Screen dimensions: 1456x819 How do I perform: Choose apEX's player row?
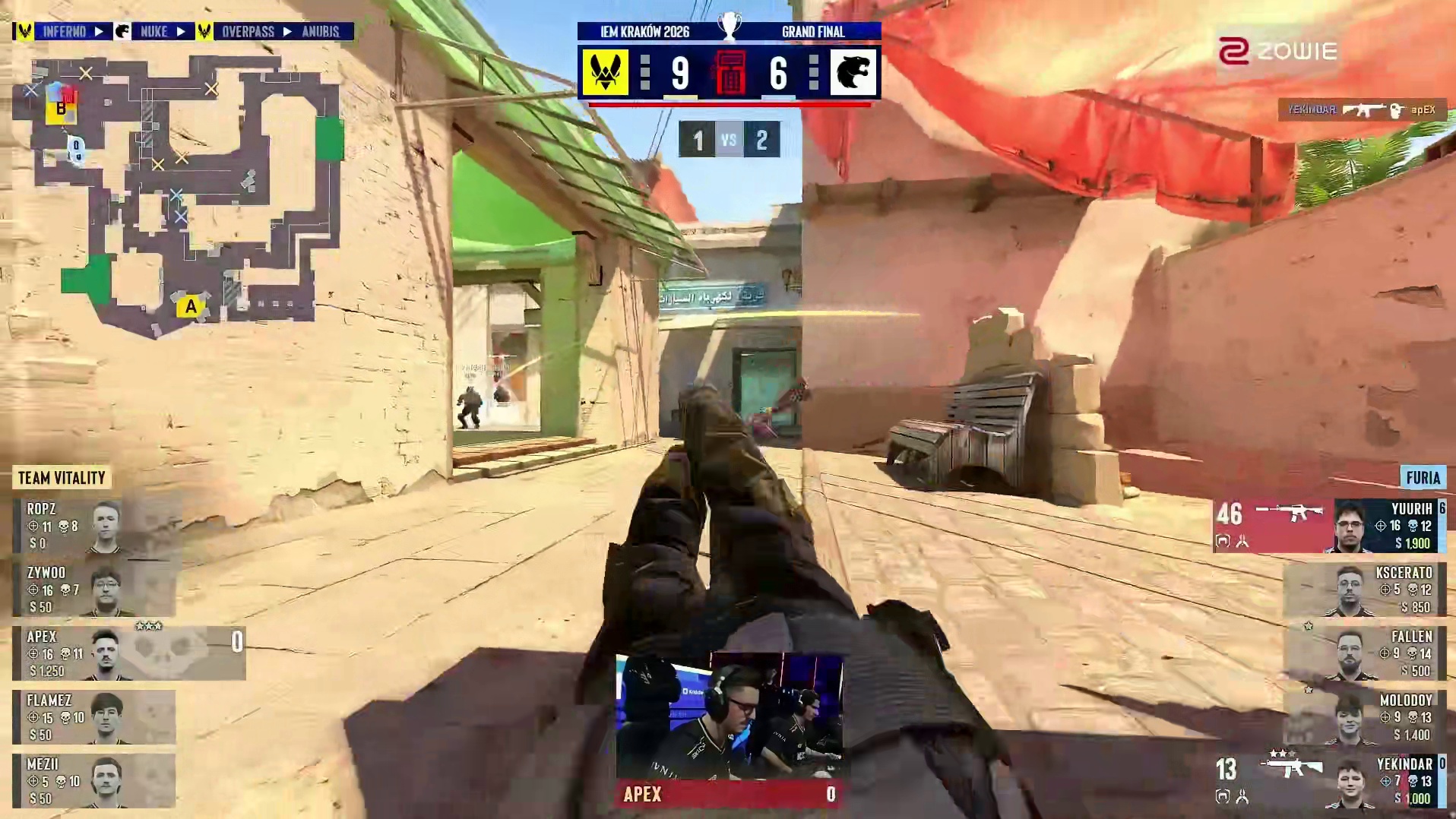[x=128, y=653]
